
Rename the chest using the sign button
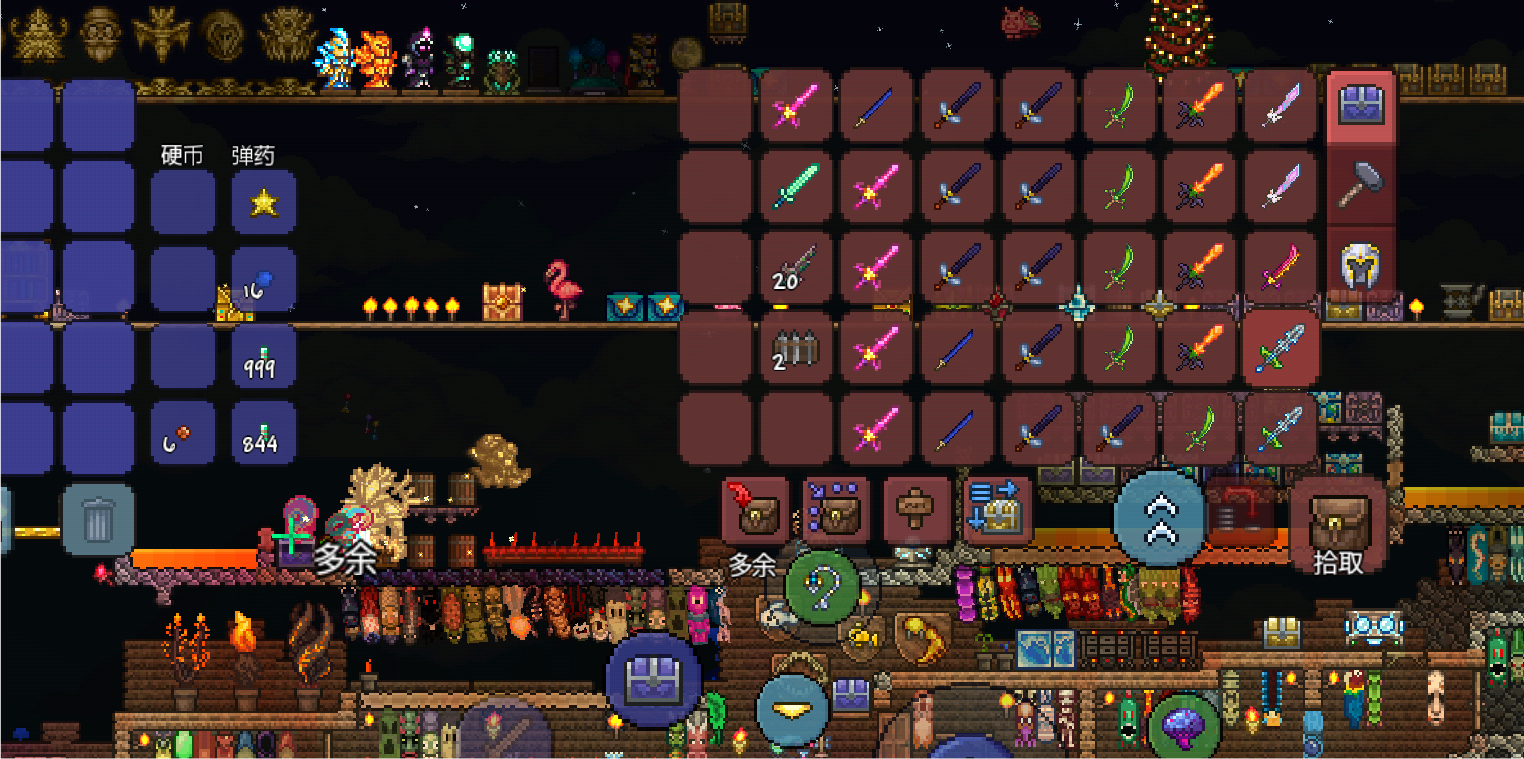[916, 510]
